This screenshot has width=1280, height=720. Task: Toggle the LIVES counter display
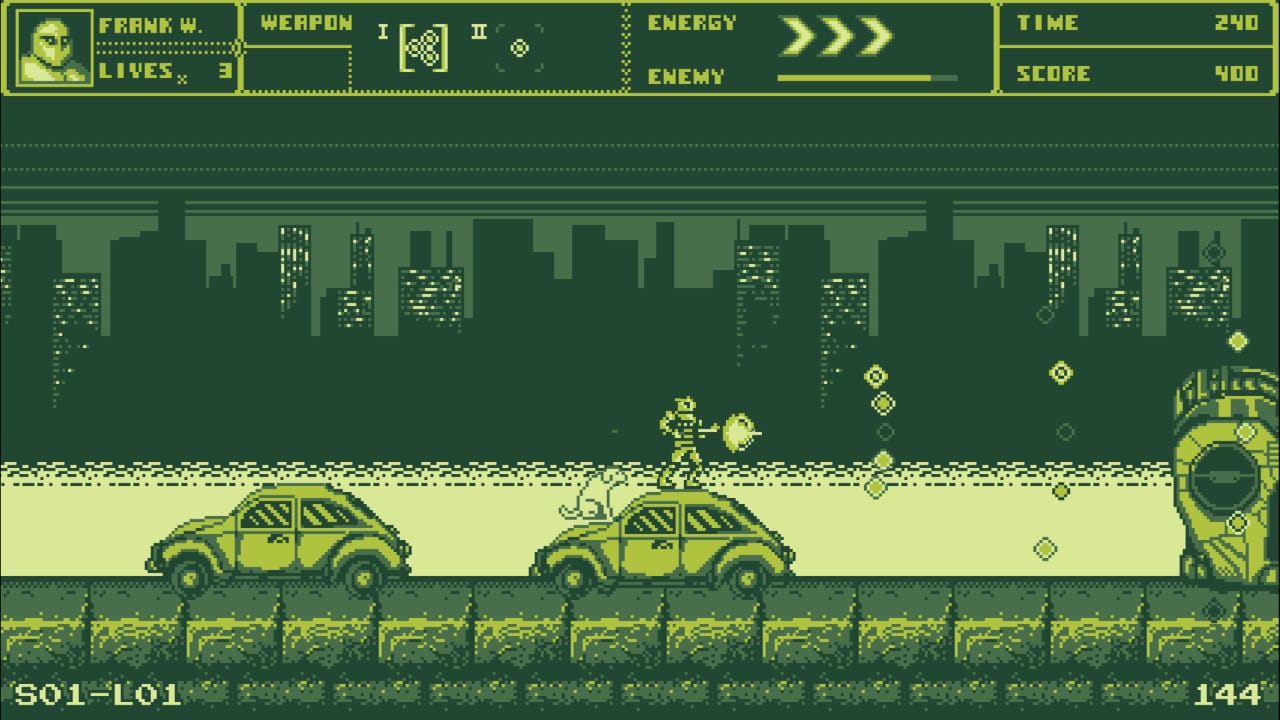160,70
